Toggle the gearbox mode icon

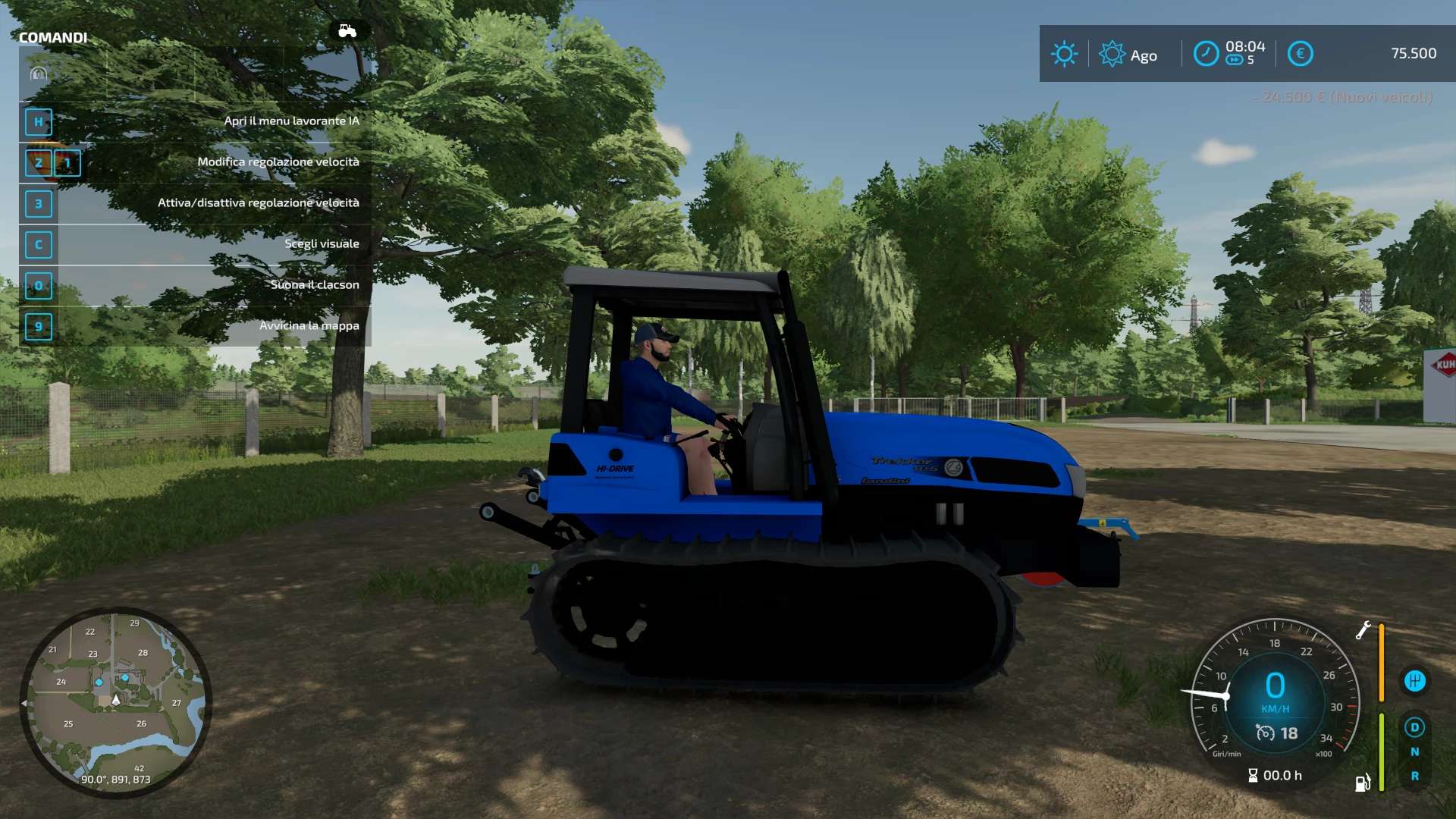click(1414, 681)
